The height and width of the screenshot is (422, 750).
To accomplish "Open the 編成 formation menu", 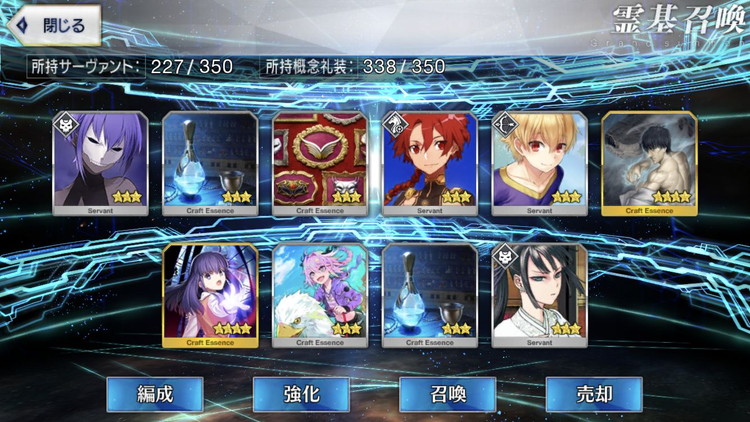I will pyautogui.click(x=155, y=393).
